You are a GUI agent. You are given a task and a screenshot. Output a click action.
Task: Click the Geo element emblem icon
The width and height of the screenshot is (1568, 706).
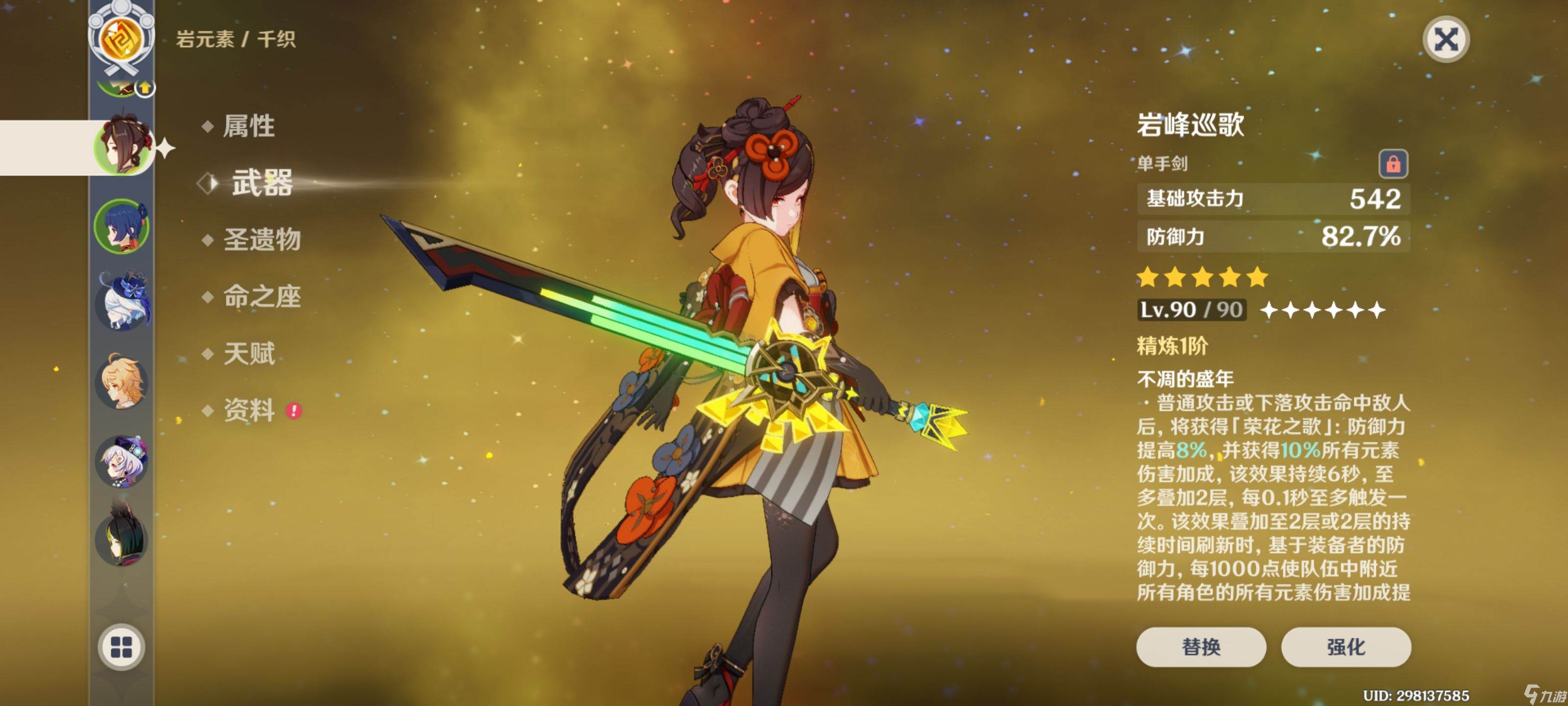[121, 38]
